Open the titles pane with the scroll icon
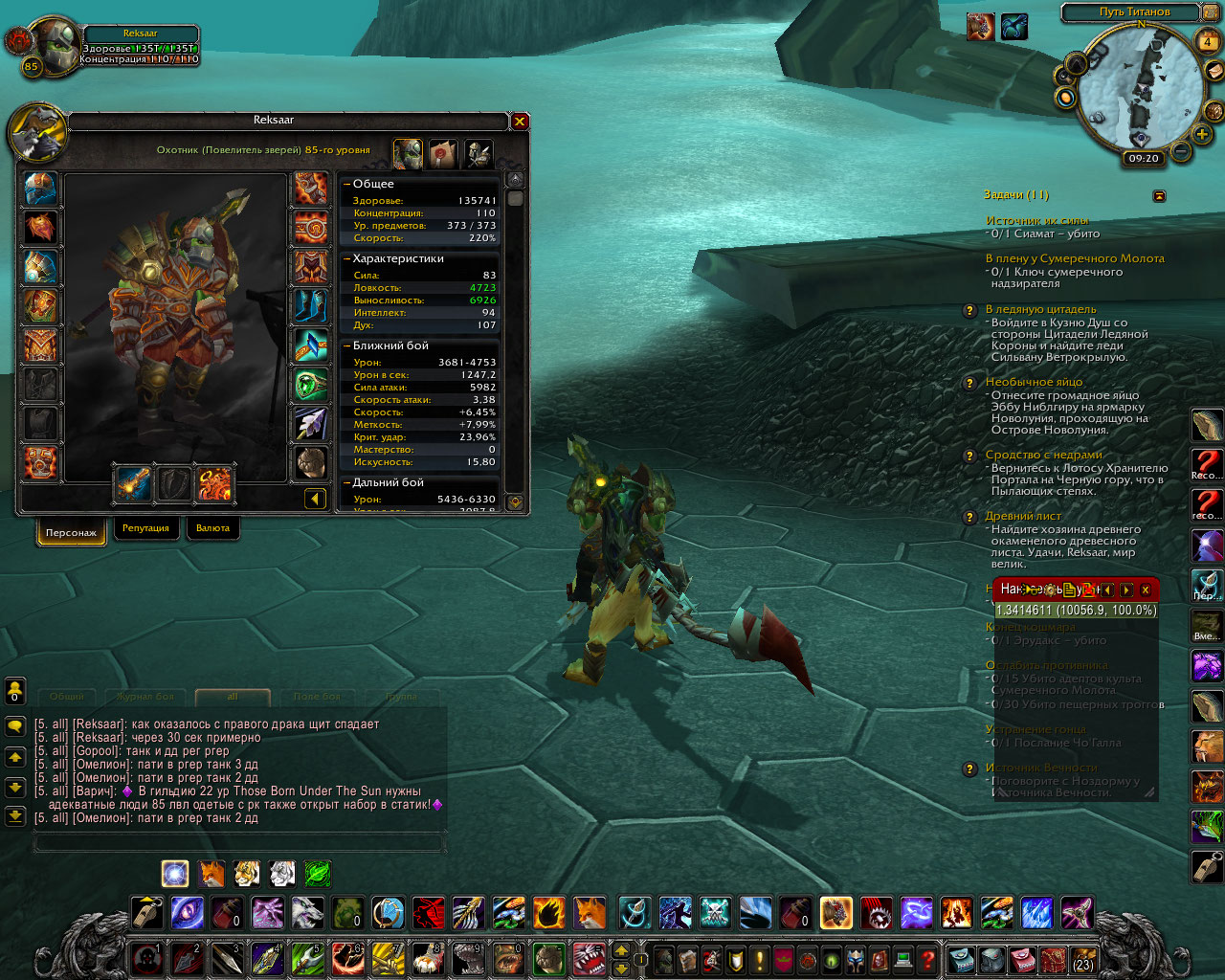Viewport: 1225px width, 980px height. [442, 153]
